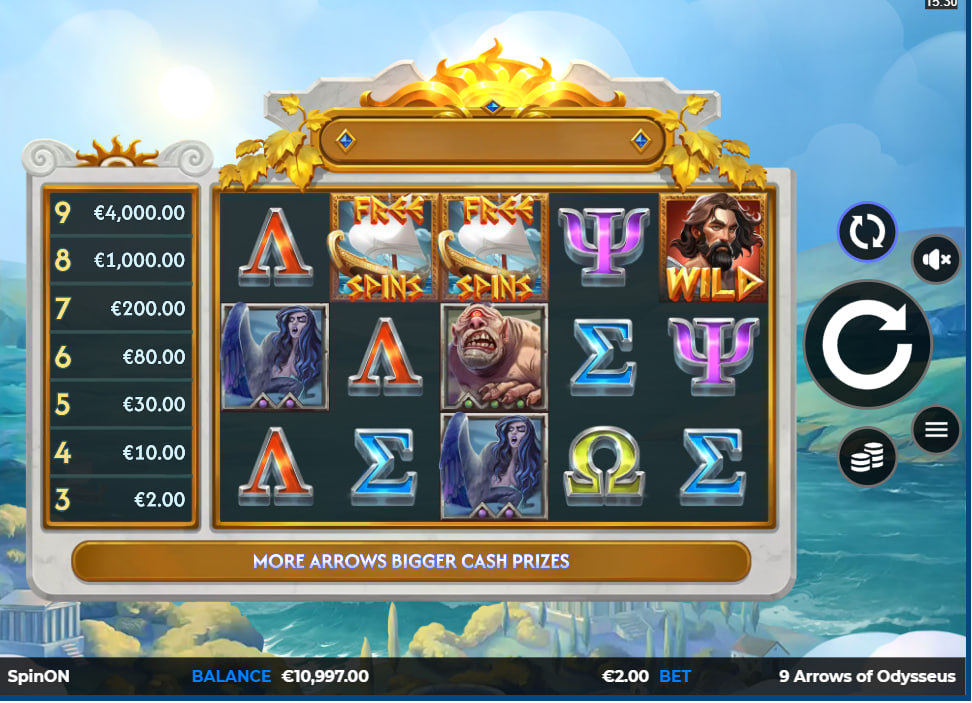Image resolution: width=972 pixels, height=703 pixels.
Task: Click the €2.00 BET amount
Action: pos(626,676)
